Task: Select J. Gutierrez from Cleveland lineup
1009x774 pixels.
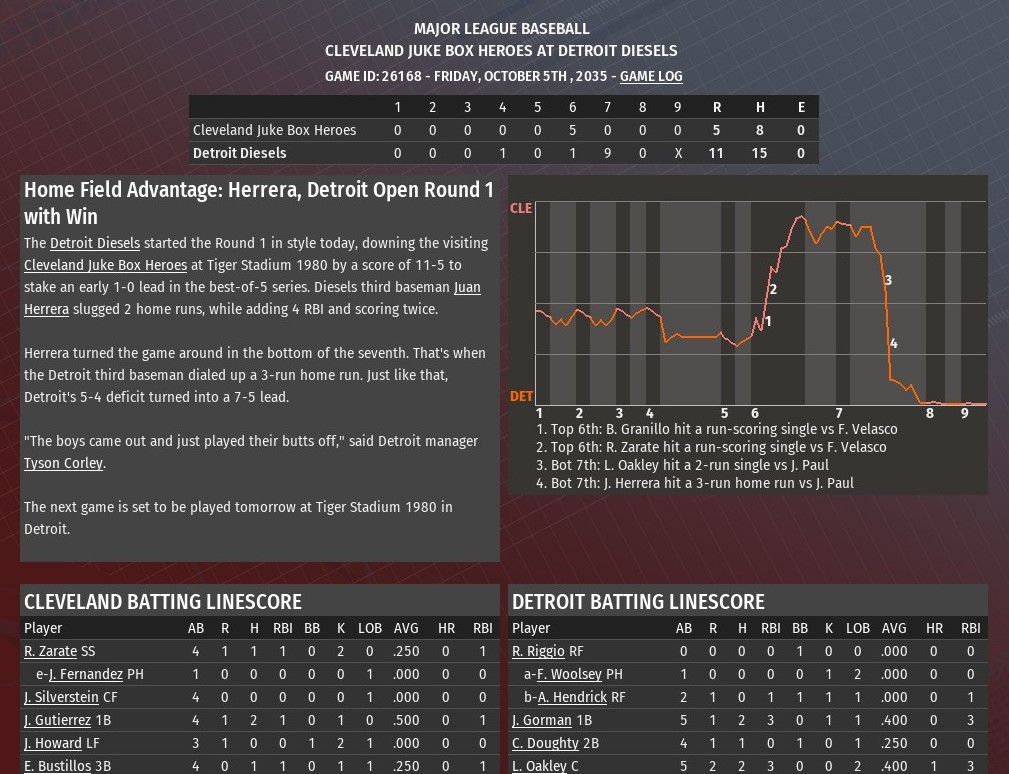Action: (x=57, y=720)
